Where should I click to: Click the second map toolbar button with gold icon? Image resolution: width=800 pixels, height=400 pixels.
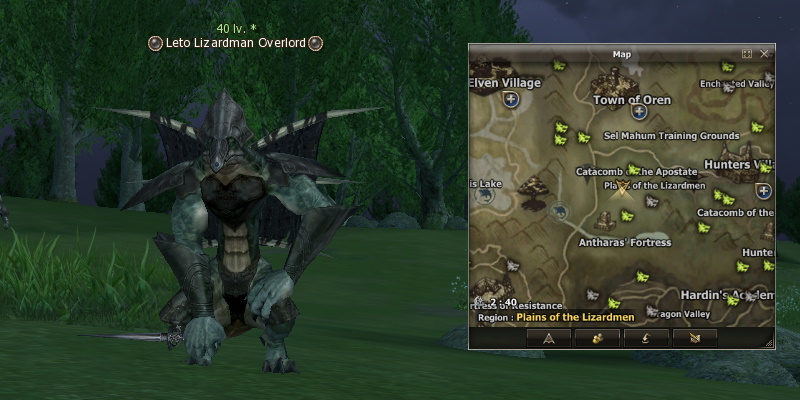point(597,338)
